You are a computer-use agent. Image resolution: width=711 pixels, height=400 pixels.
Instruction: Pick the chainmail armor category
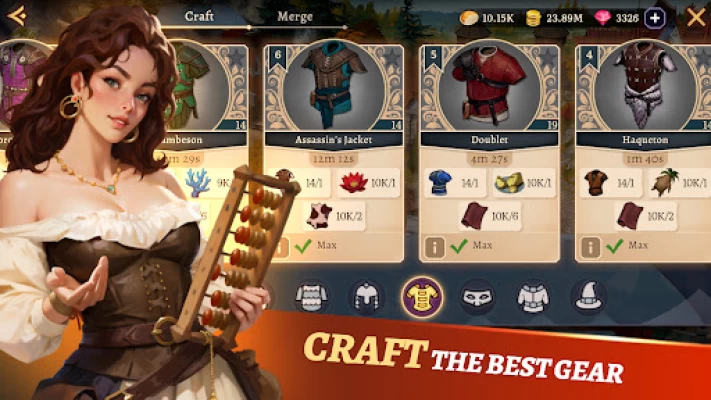pyautogui.click(x=311, y=295)
